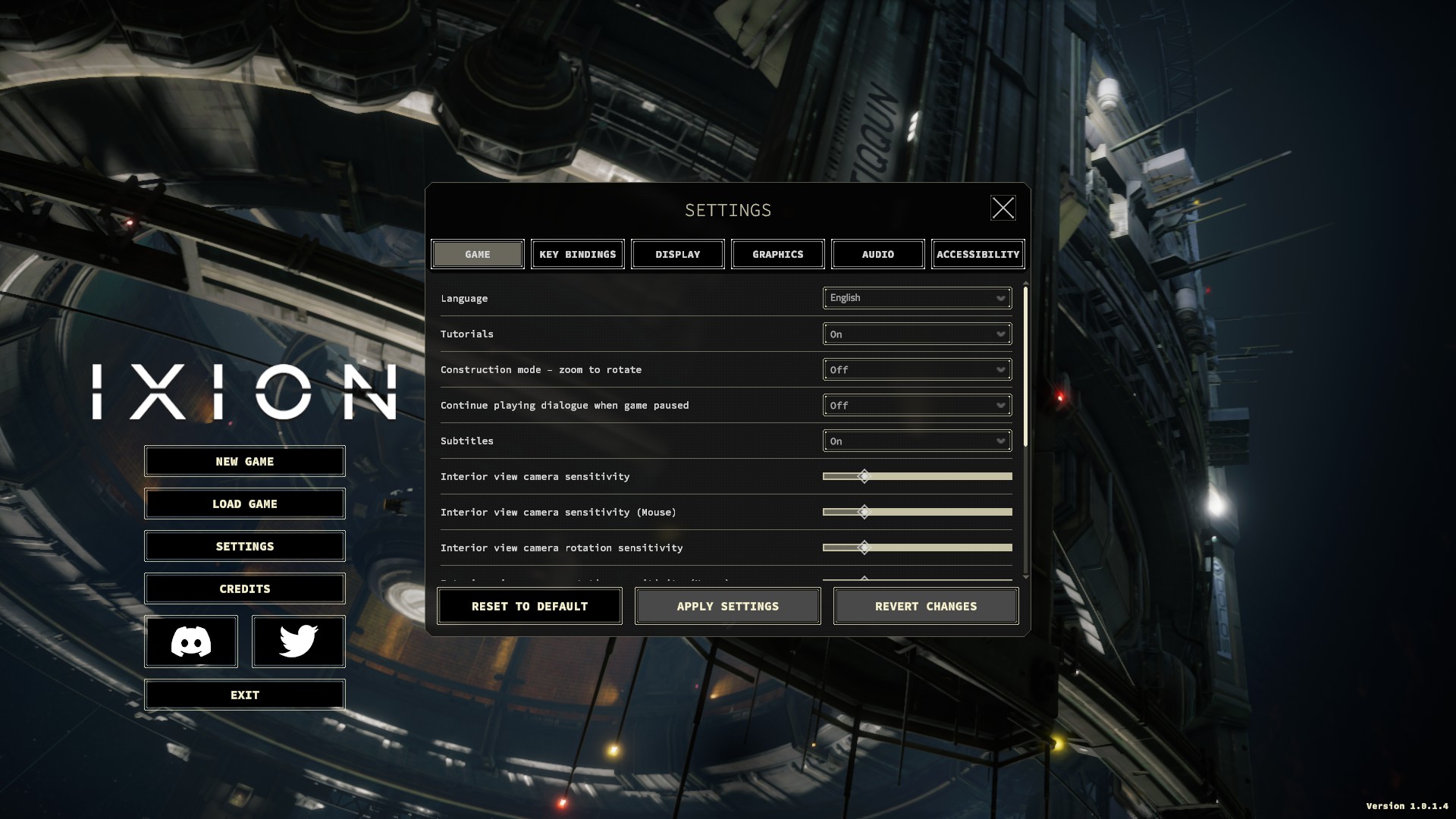Close the Settings window
Viewport: 1456px width, 819px height.
click(x=1003, y=208)
